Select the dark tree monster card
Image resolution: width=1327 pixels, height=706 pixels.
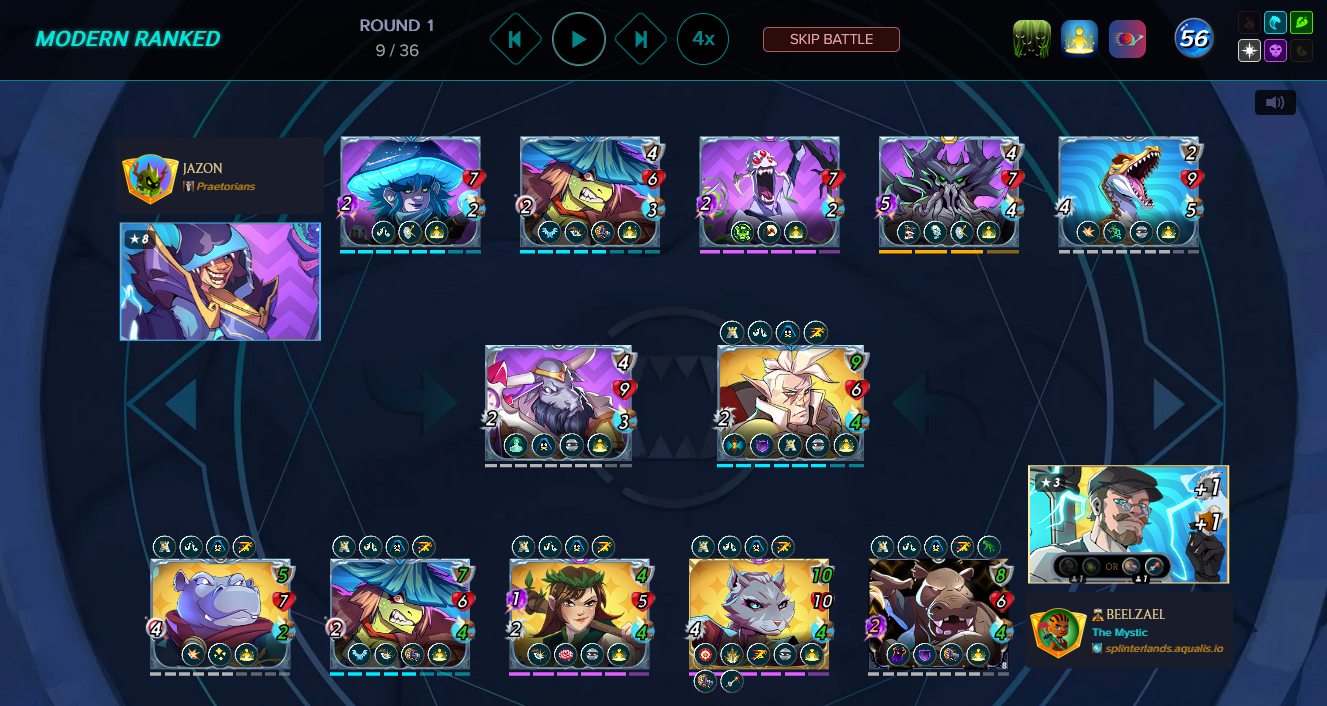coord(948,191)
